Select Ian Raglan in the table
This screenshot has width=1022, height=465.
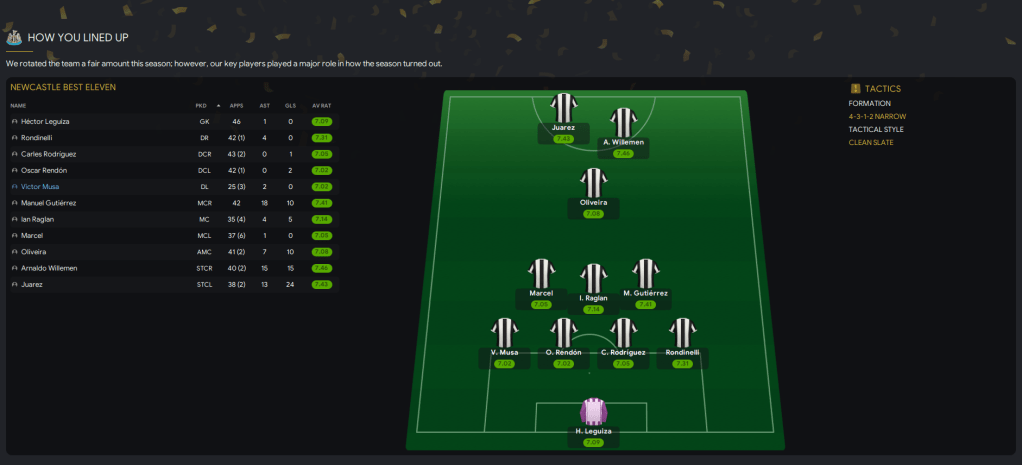(x=39, y=219)
